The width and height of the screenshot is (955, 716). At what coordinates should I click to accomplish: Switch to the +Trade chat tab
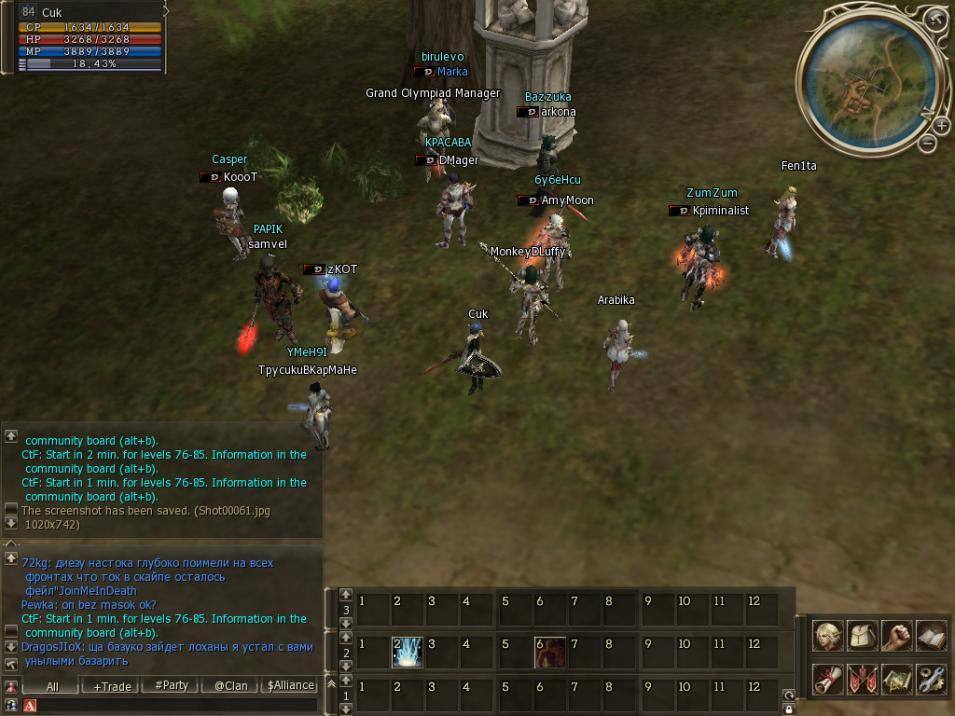(x=111, y=686)
